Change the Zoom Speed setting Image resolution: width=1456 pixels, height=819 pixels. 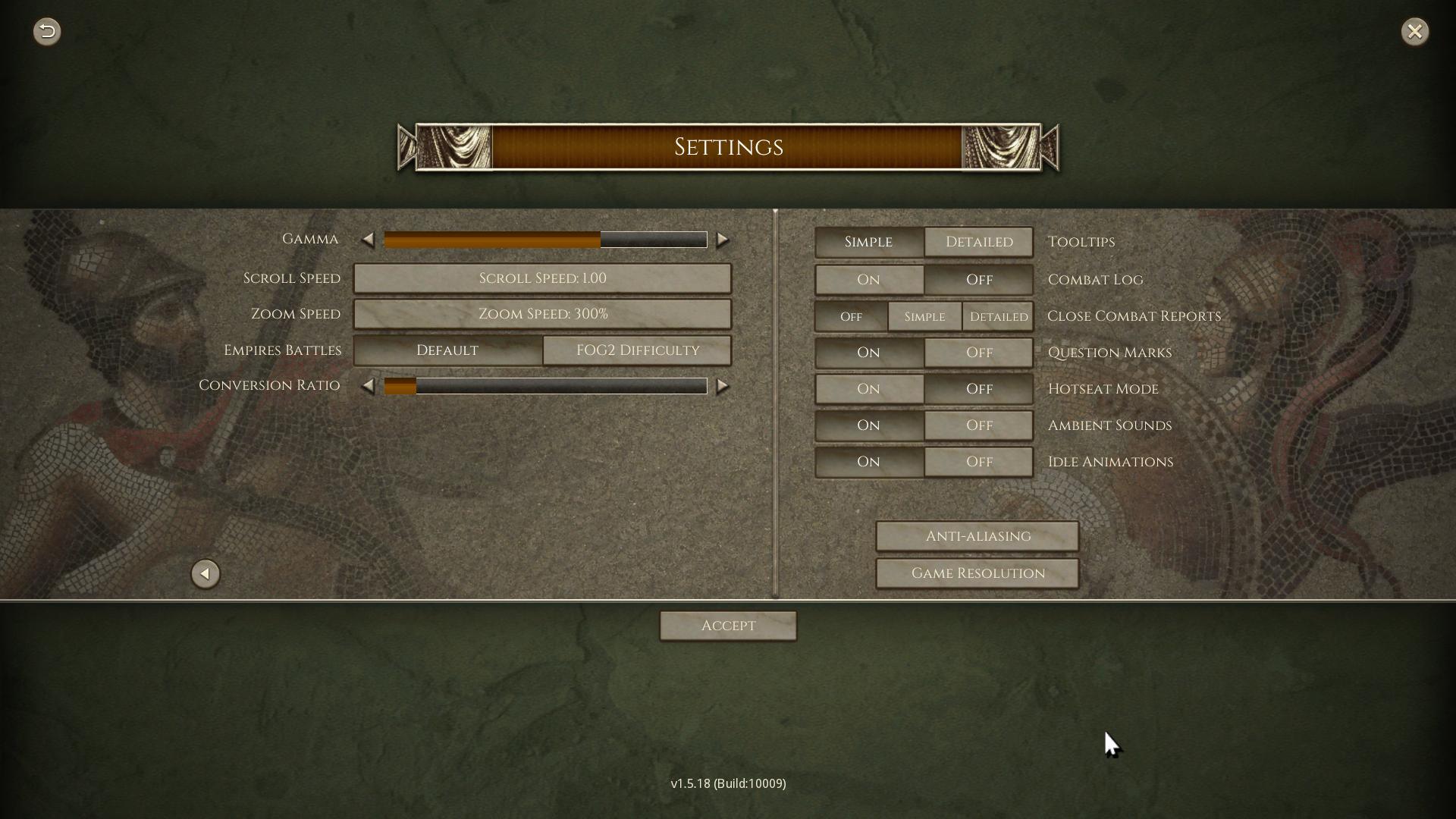coord(542,314)
